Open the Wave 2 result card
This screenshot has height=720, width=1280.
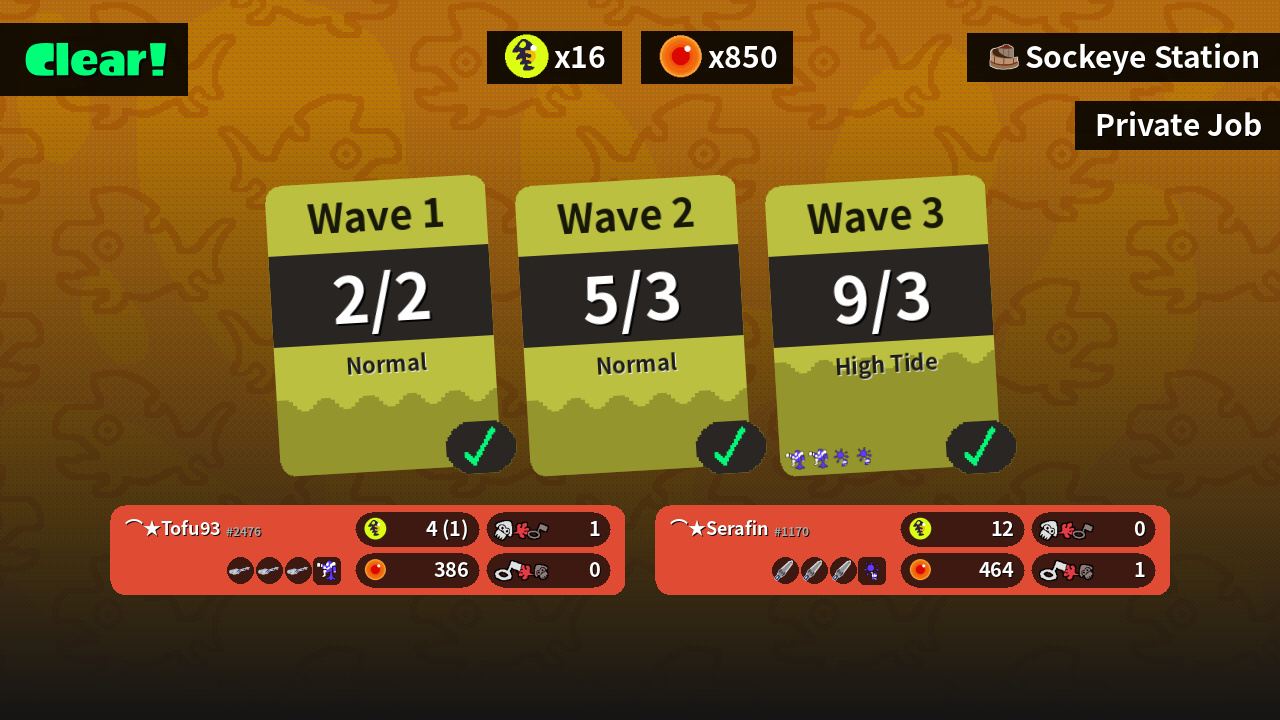632,325
